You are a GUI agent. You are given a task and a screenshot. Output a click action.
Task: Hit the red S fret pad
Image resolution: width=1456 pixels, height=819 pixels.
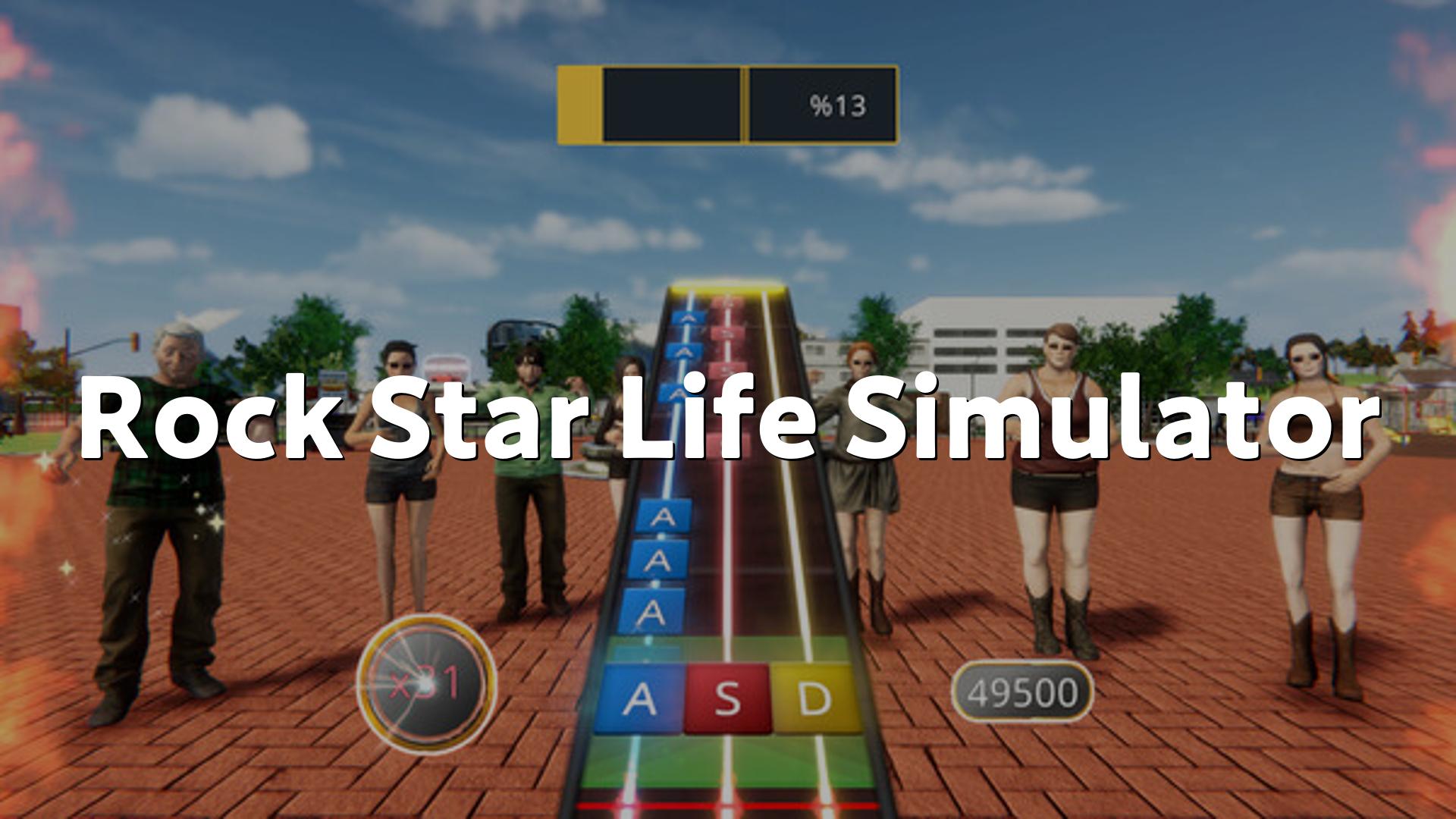coord(727,699)
